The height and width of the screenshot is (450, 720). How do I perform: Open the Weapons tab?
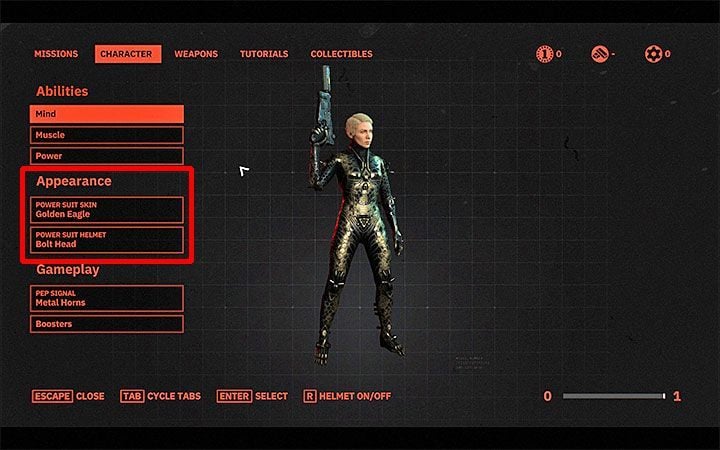pos(196,54)
